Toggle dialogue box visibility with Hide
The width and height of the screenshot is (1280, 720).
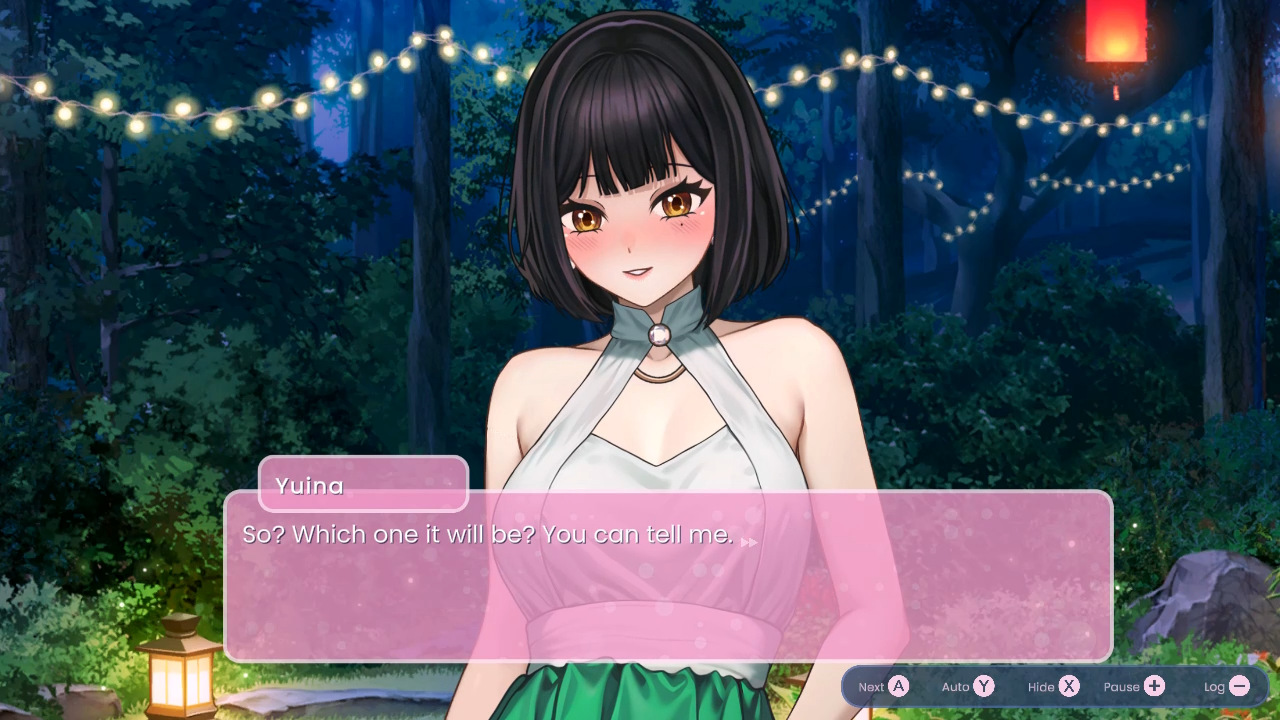tap(1053, 687)
